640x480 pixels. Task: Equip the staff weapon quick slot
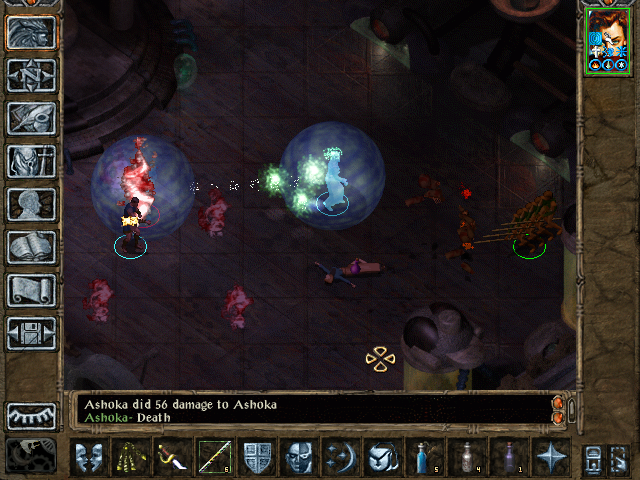215,458
